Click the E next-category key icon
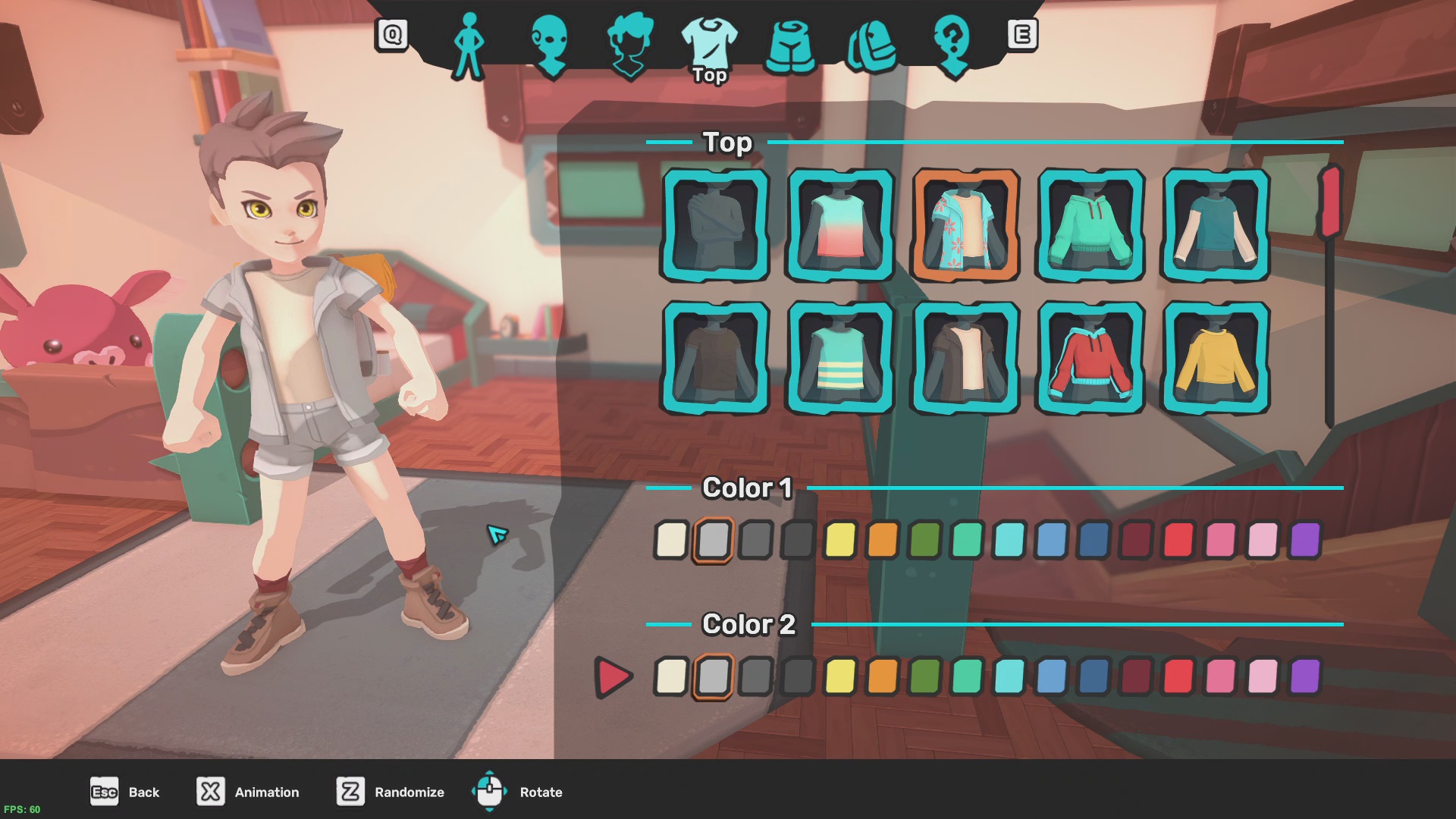Viewport: 1456px width, 819px height. coord(1024,34)
